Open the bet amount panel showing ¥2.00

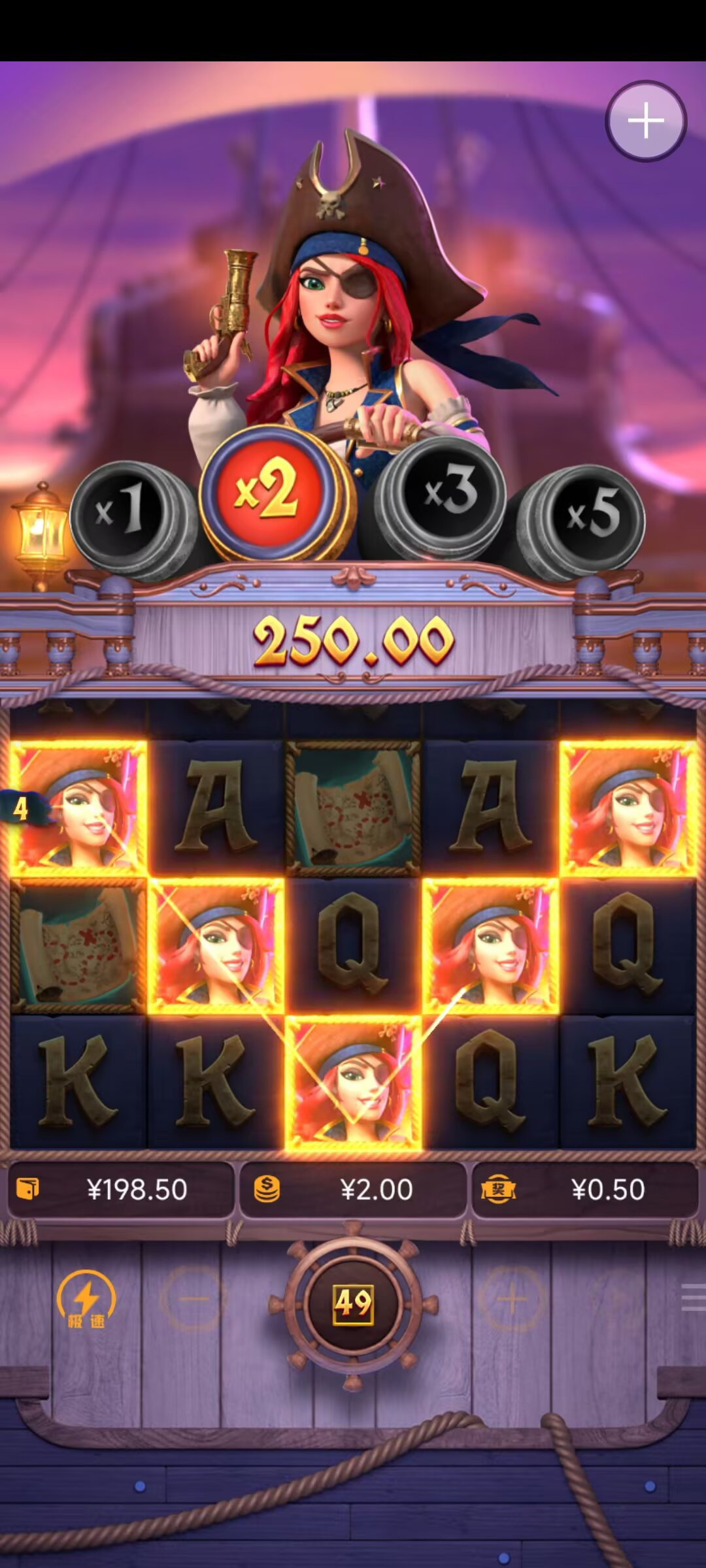click(x=353, y=1190)
